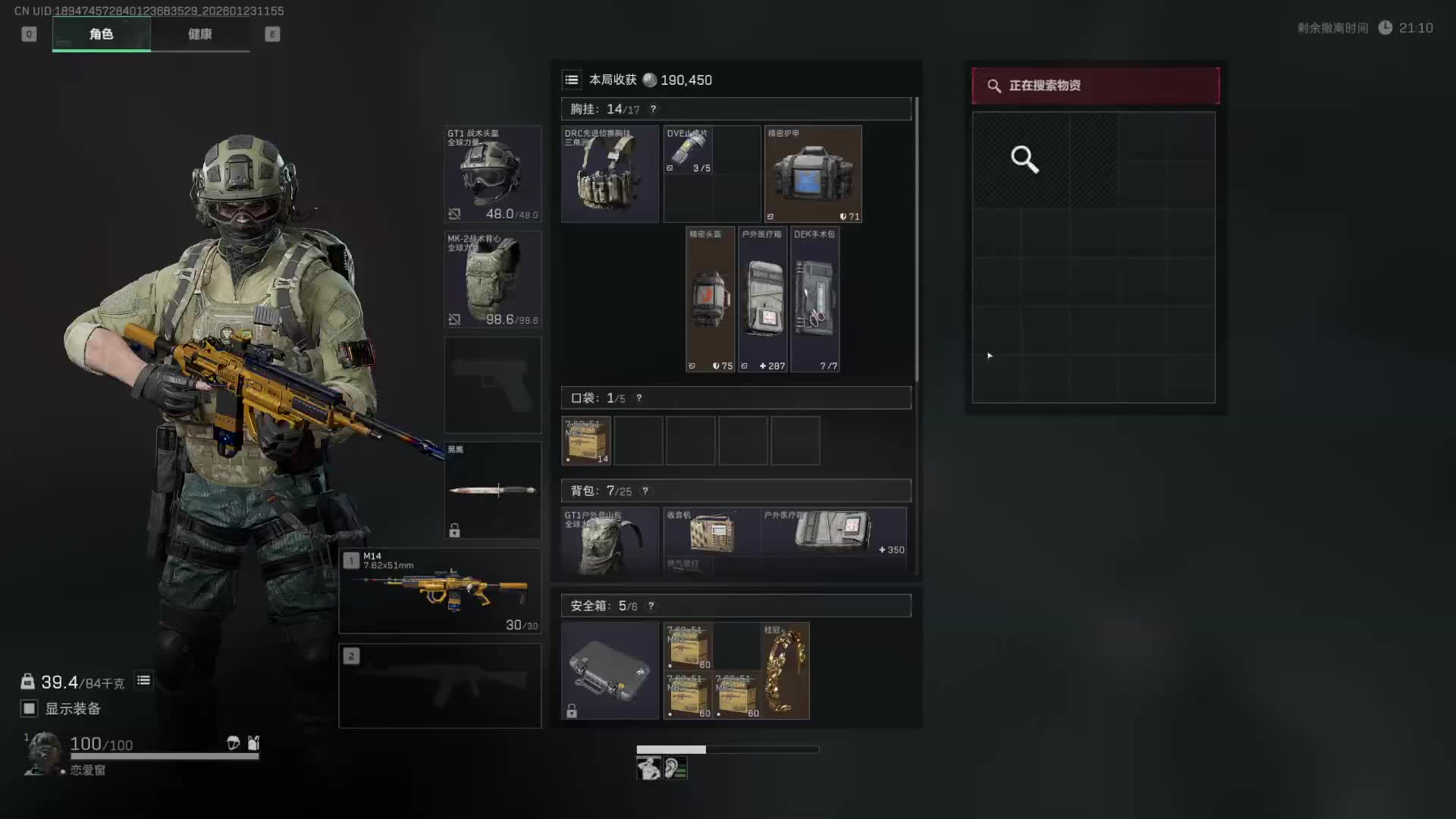Viewport: 1456px width, 819px height.
Task: Select the MK-2 tactical vest slot
Action: [492, 279]
